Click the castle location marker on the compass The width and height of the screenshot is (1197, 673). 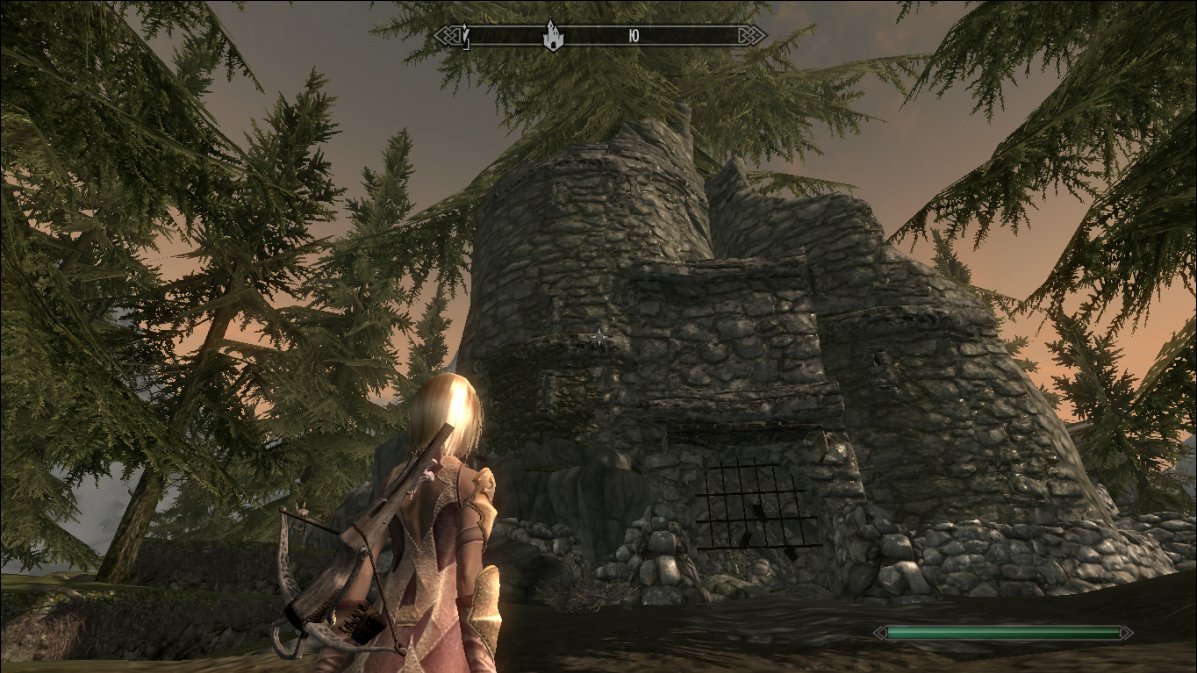(x=551, y=36)
